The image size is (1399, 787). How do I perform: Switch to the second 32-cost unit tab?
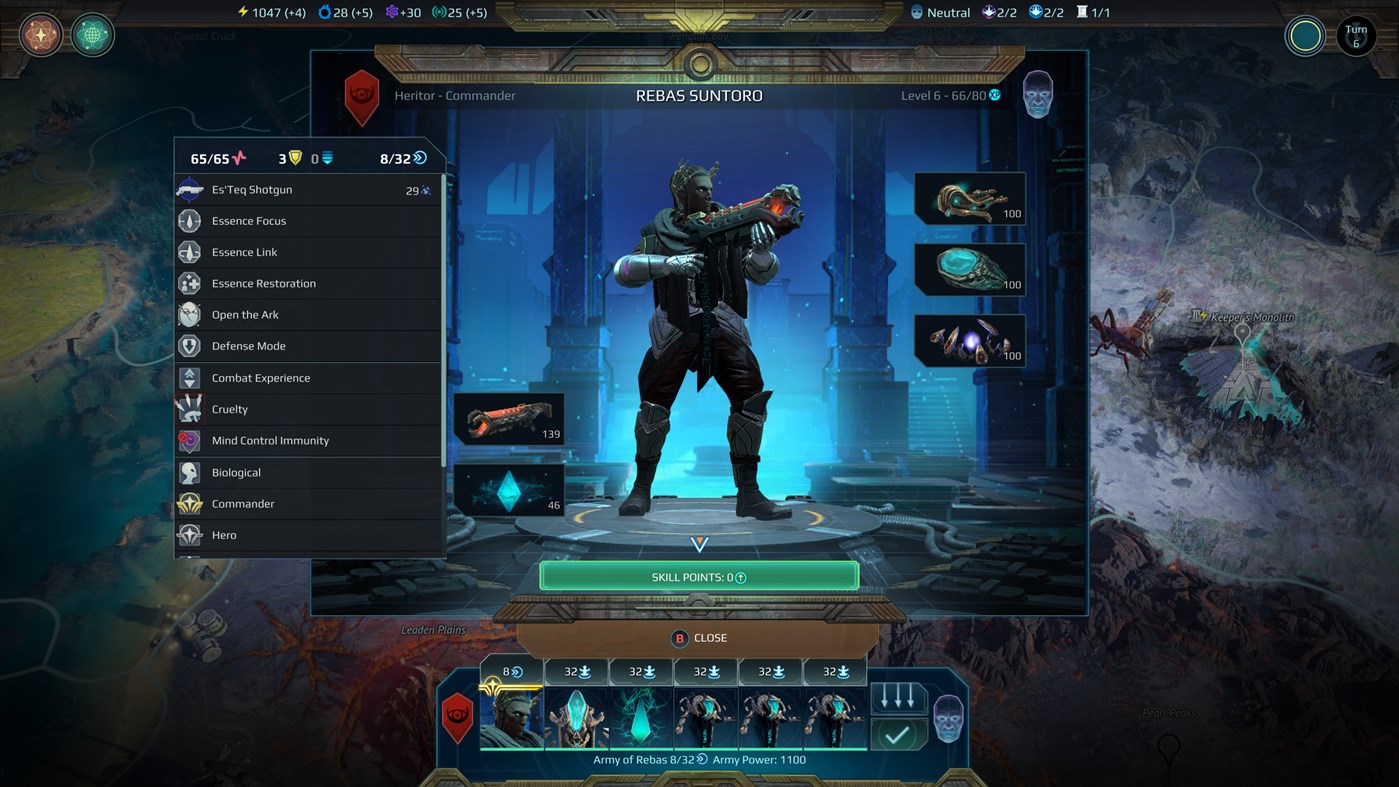click(641, 671)
